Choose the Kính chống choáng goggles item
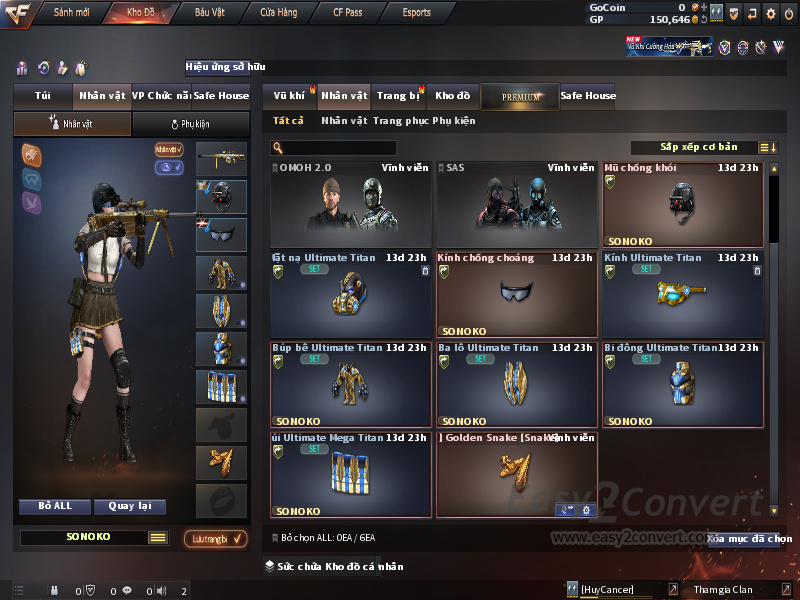Image resolution: width=800 pixels, height=600 pixels. click(x=517, y=295)
